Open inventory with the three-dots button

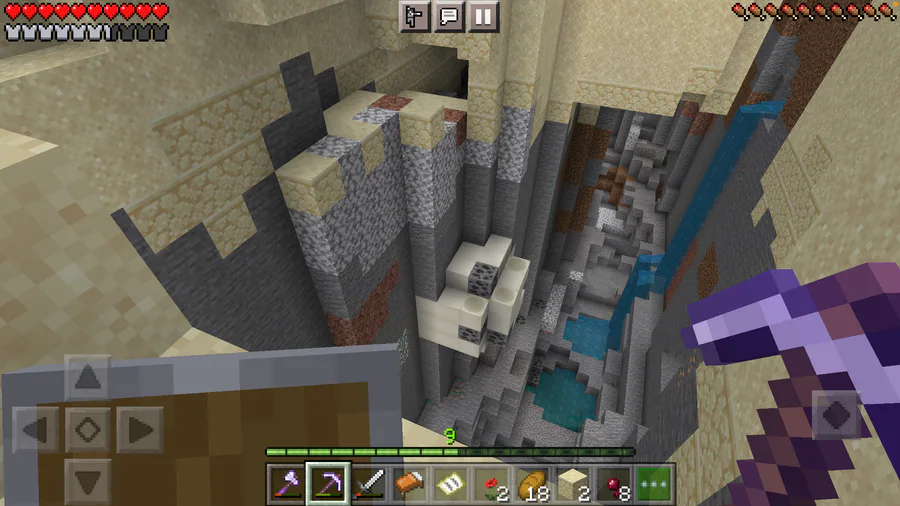(x=656, y=483)
